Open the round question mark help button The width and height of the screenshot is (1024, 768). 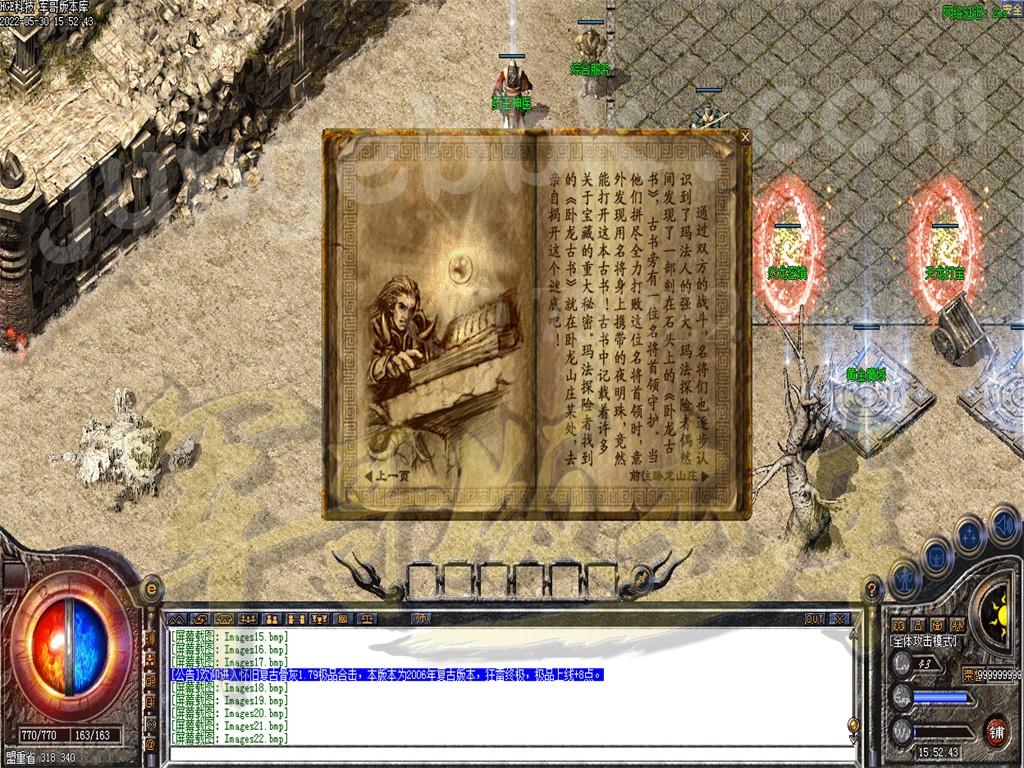tap(871, 588)
